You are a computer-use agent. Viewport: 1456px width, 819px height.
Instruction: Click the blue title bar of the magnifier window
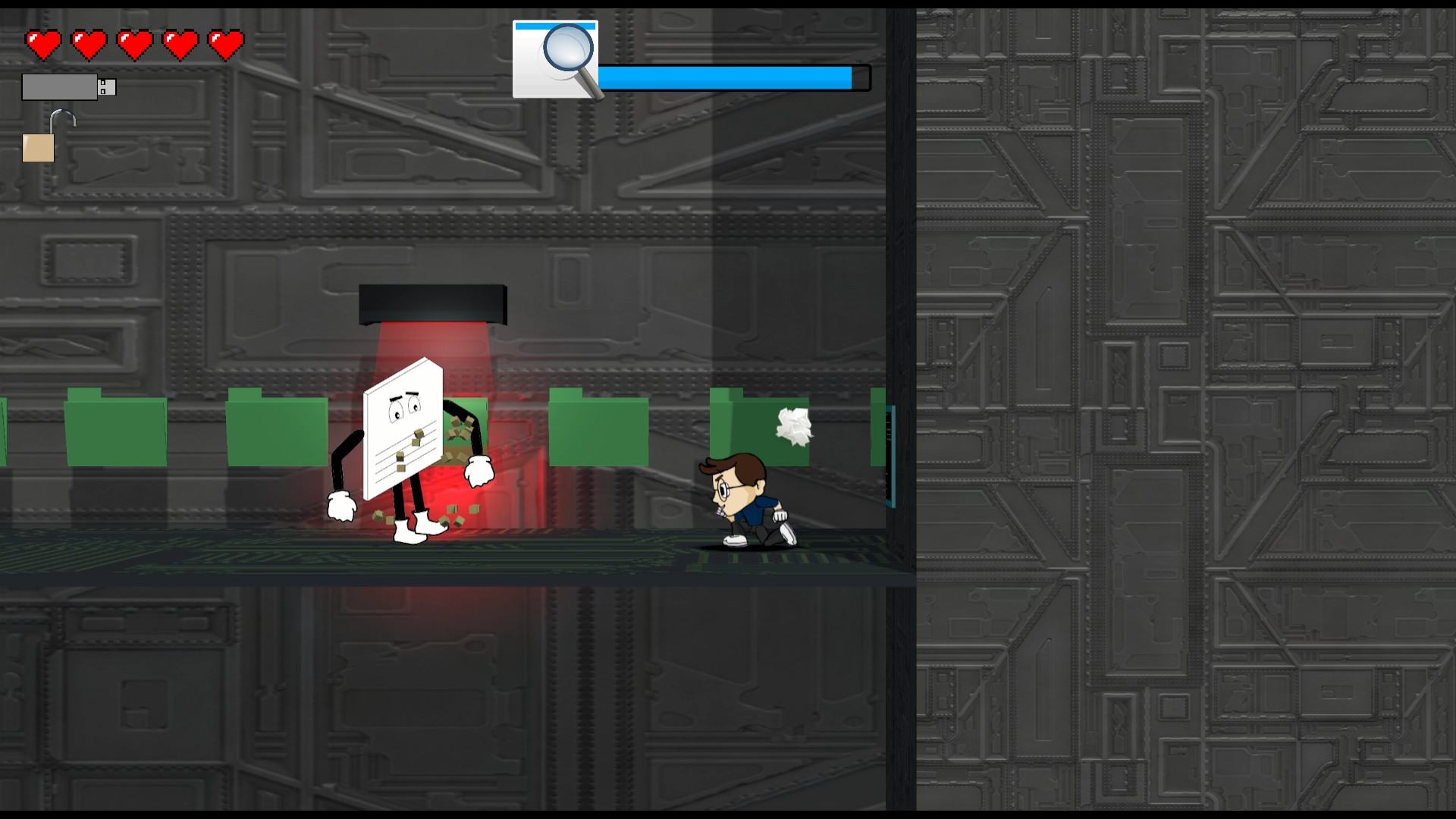tap(557, 25)
